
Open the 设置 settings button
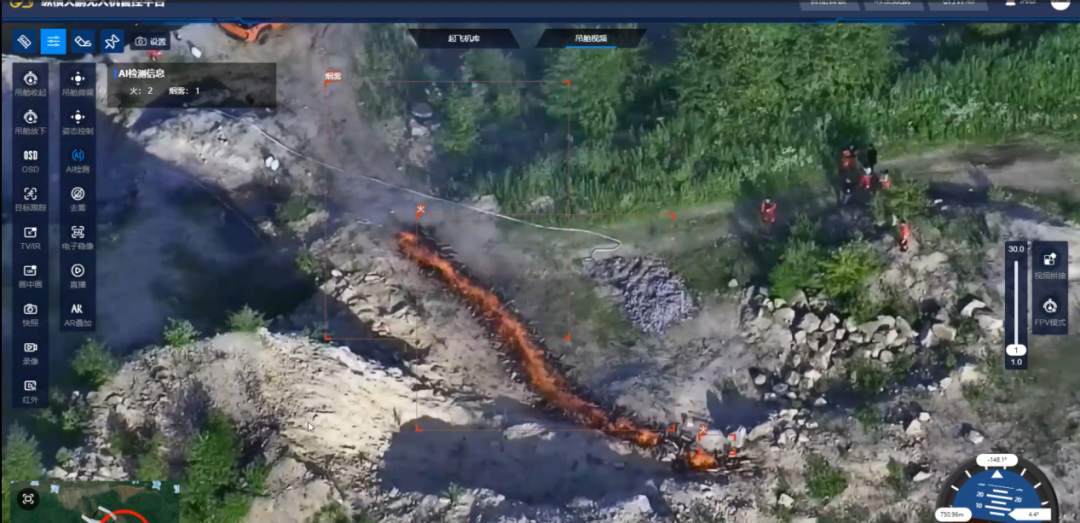coord(151,41)
